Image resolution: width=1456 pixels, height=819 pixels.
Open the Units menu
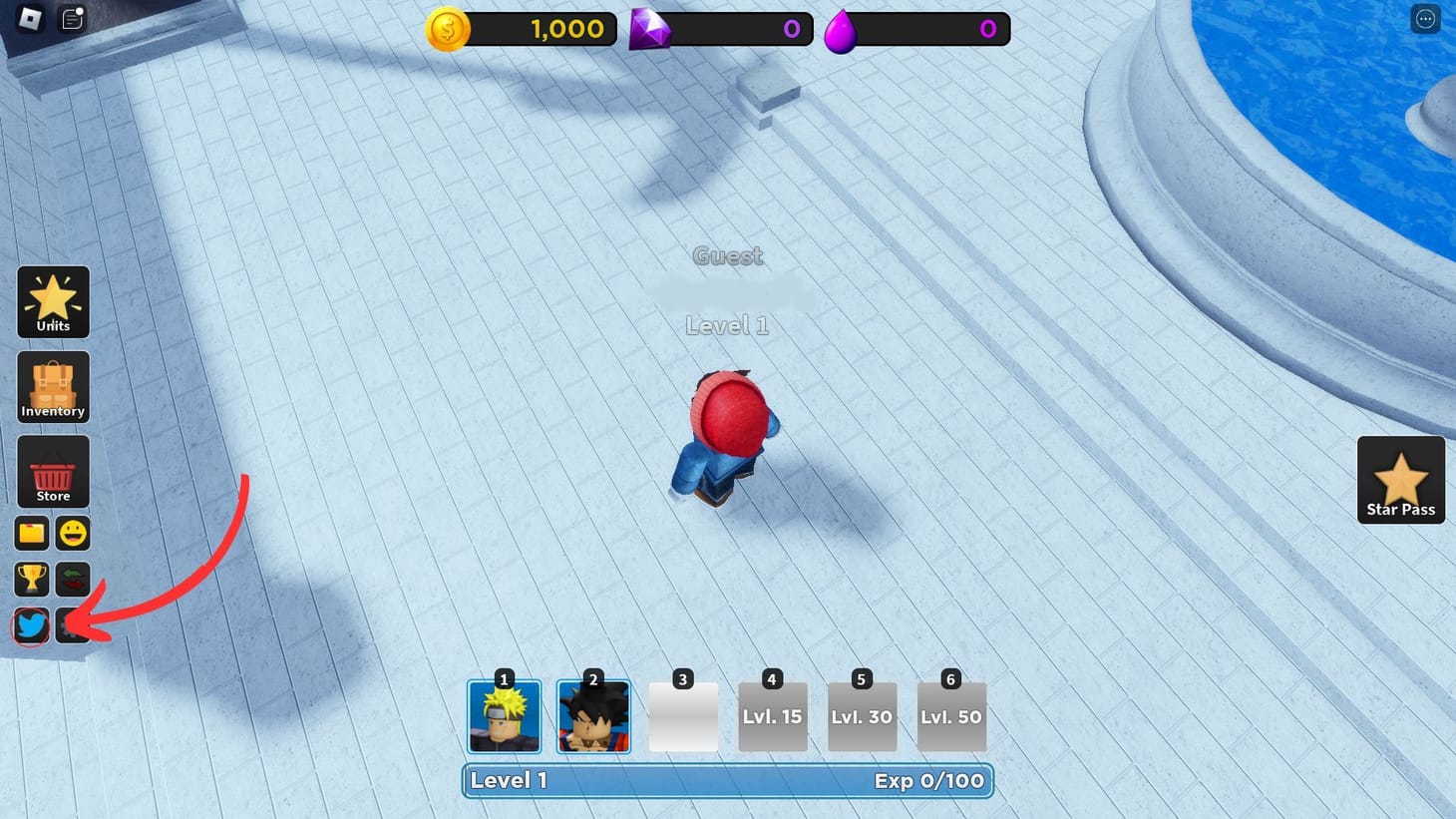53,301
